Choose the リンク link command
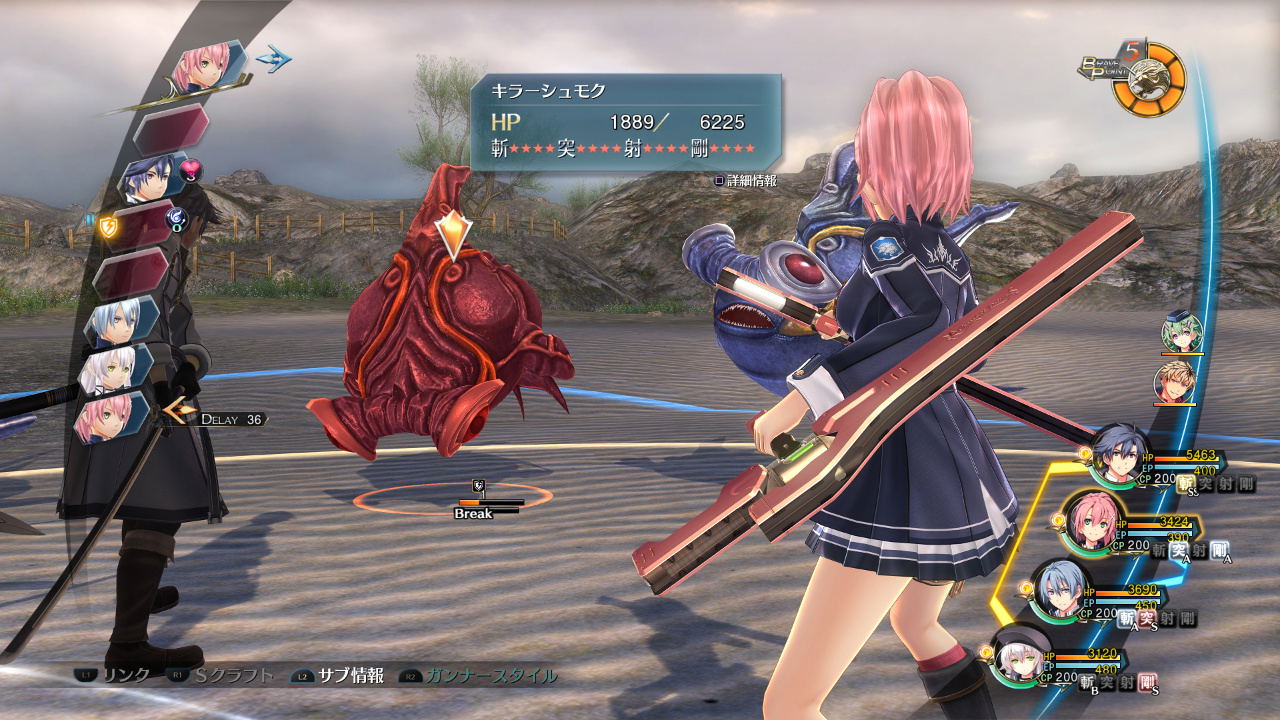 116,676
